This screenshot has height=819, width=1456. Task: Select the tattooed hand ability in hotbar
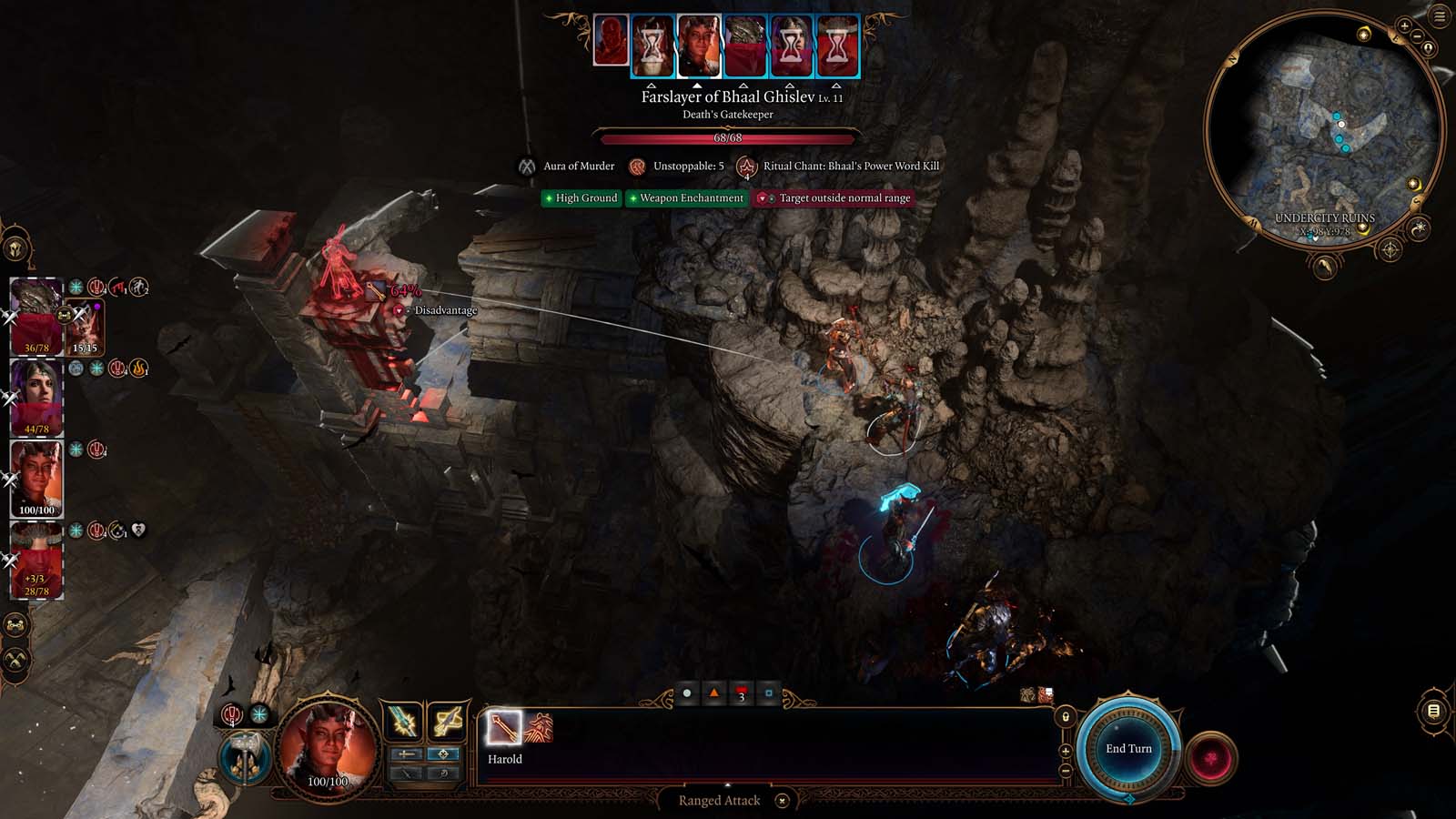click(x=539, y=728)
